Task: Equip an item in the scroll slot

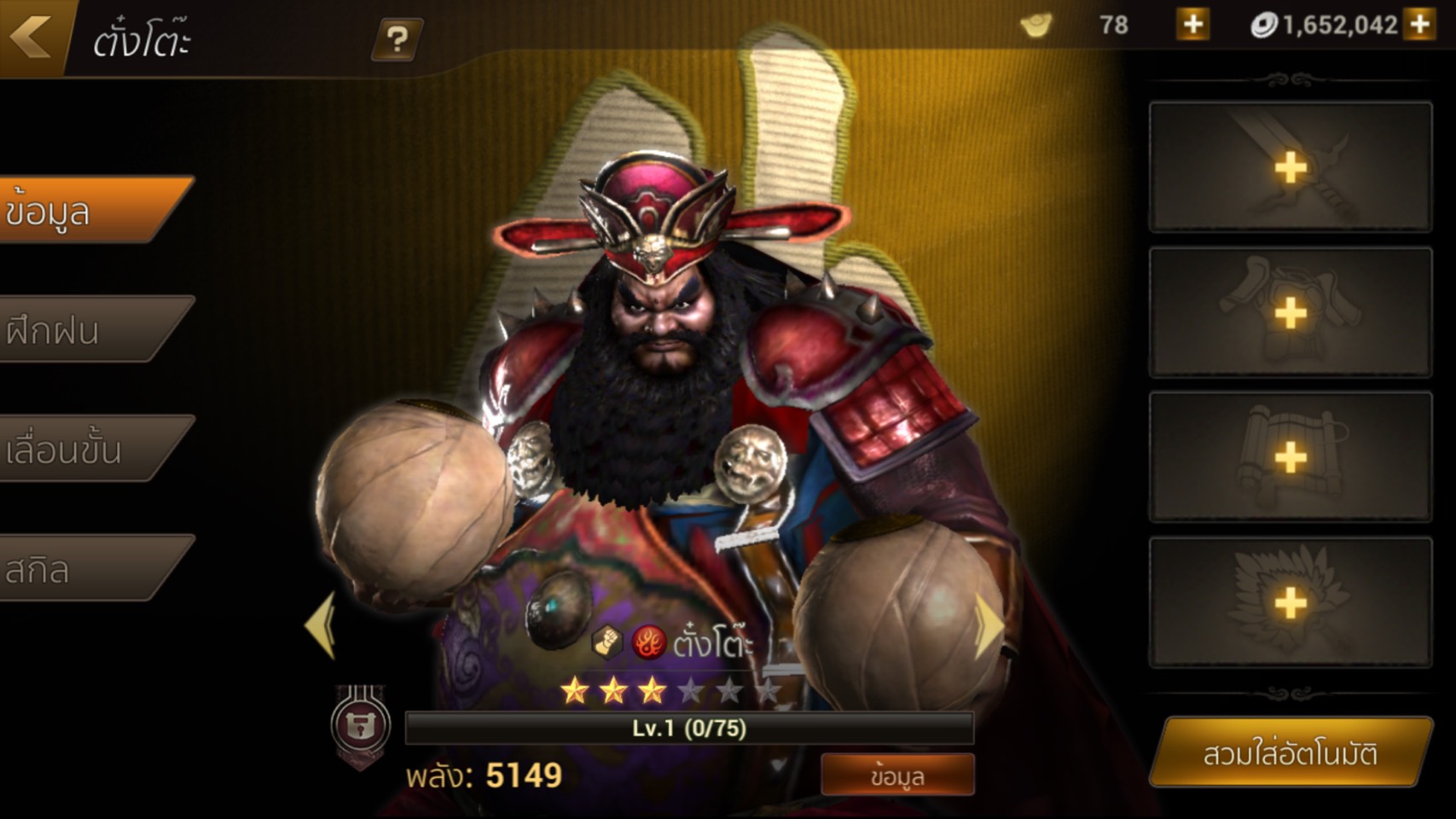Action: (x=1290, y=457)
